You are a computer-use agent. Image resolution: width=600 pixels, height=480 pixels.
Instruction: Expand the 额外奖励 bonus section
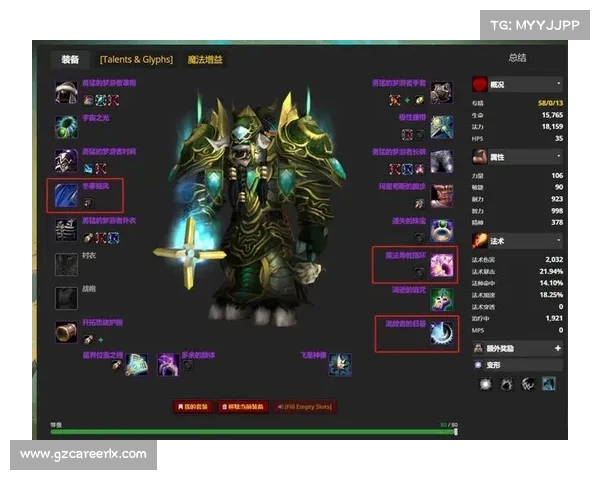[x=558, y=347]
